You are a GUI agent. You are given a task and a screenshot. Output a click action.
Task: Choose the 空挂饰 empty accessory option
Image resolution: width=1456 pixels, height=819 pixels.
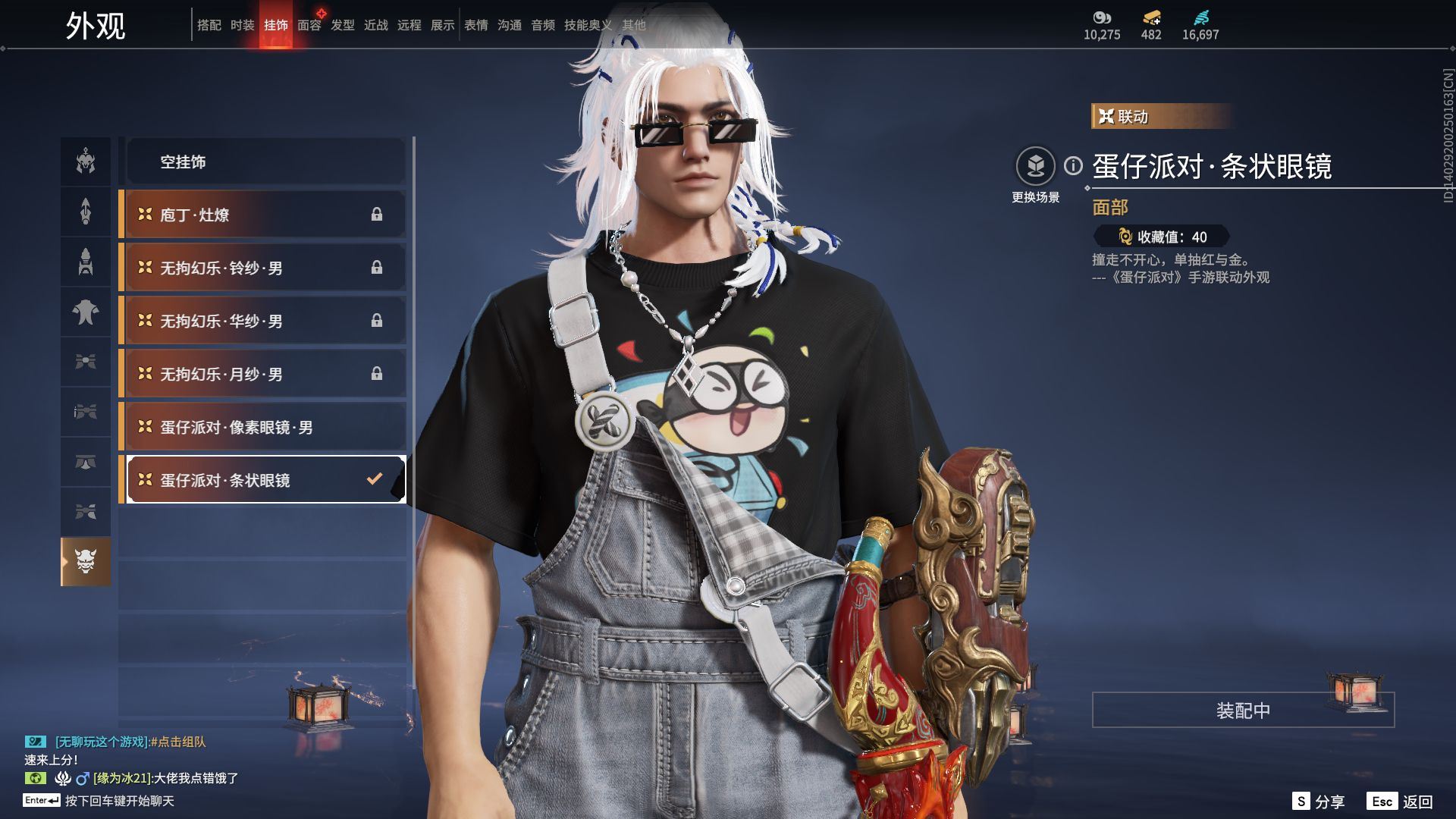(265, 162)
